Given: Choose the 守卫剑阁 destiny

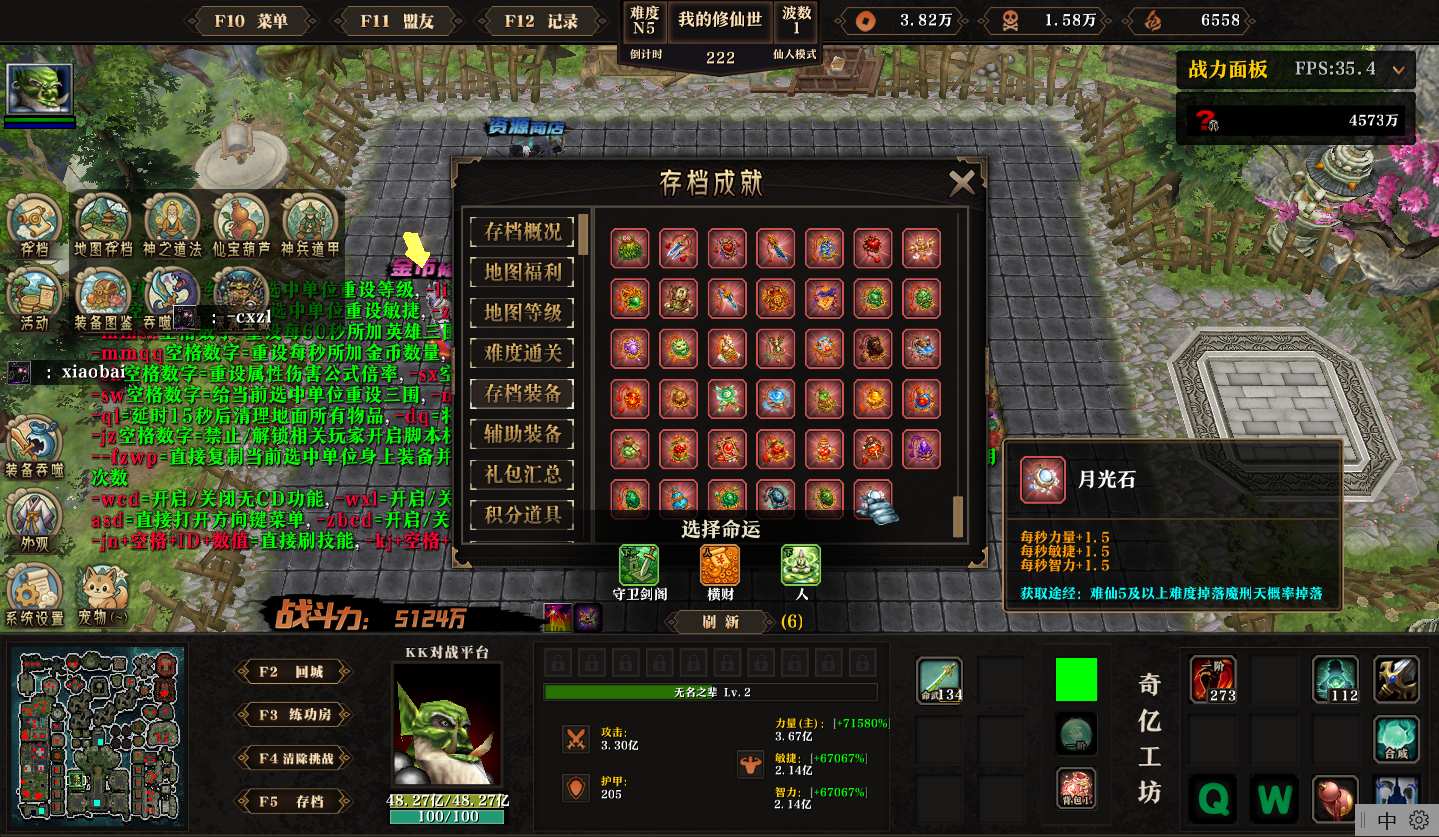Looking at the screenshot, I should [x=638, y=566].
